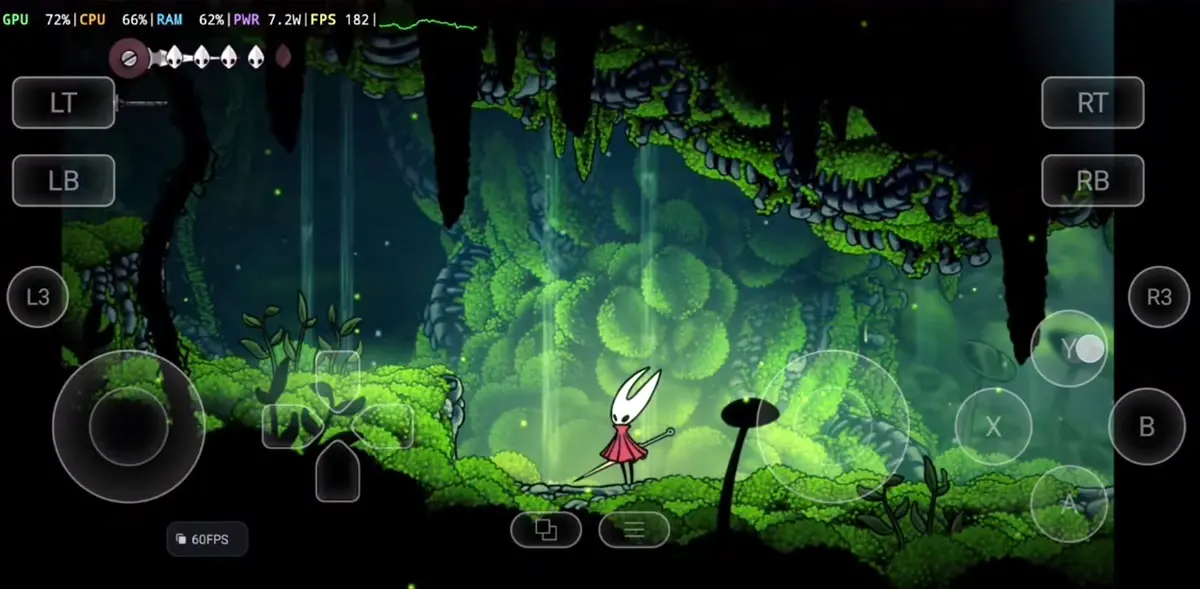Viewport: 1200px width, 589px height.
Task: Toggle the 60FPS overlay button
Action: (206, 539)
